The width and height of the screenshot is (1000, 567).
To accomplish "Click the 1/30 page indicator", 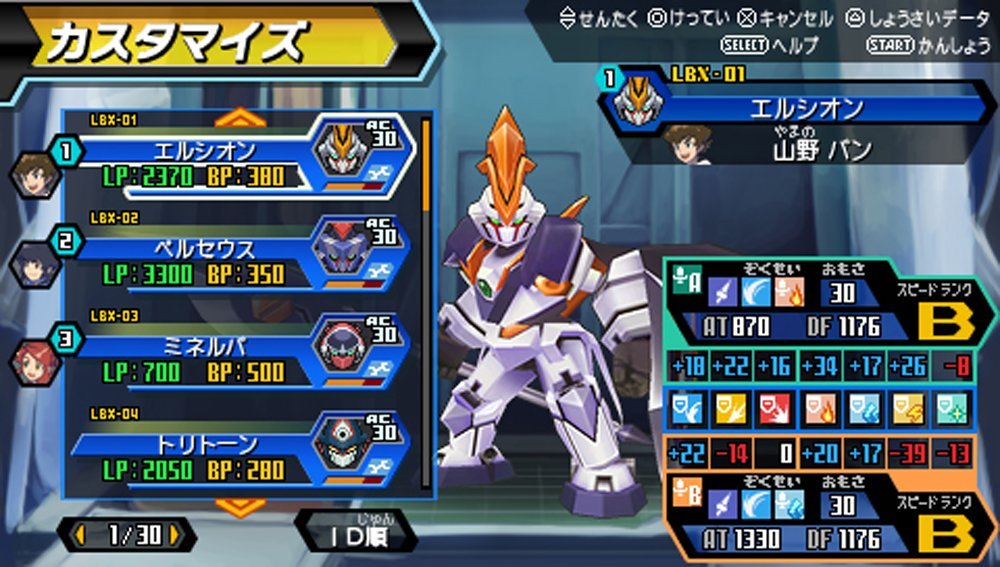I will tap(127, 535).
